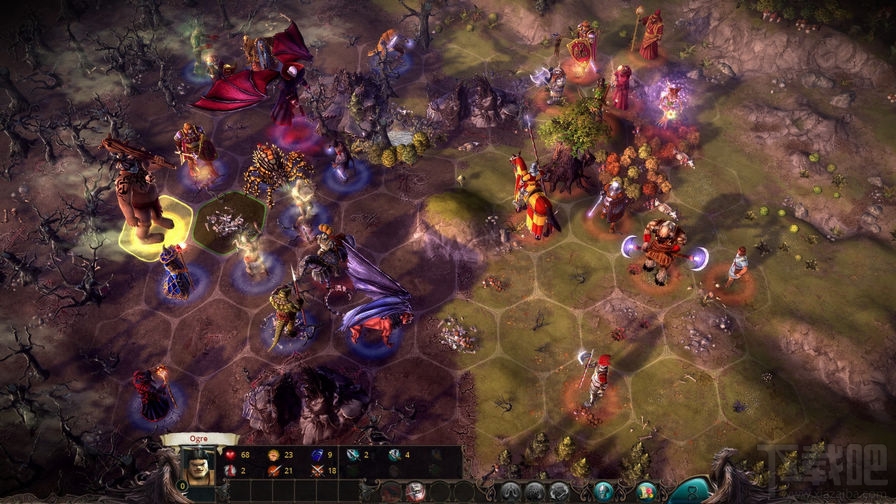Activate the red and white ability icon
Screen dimensions: 896x504
pos(415,490)
